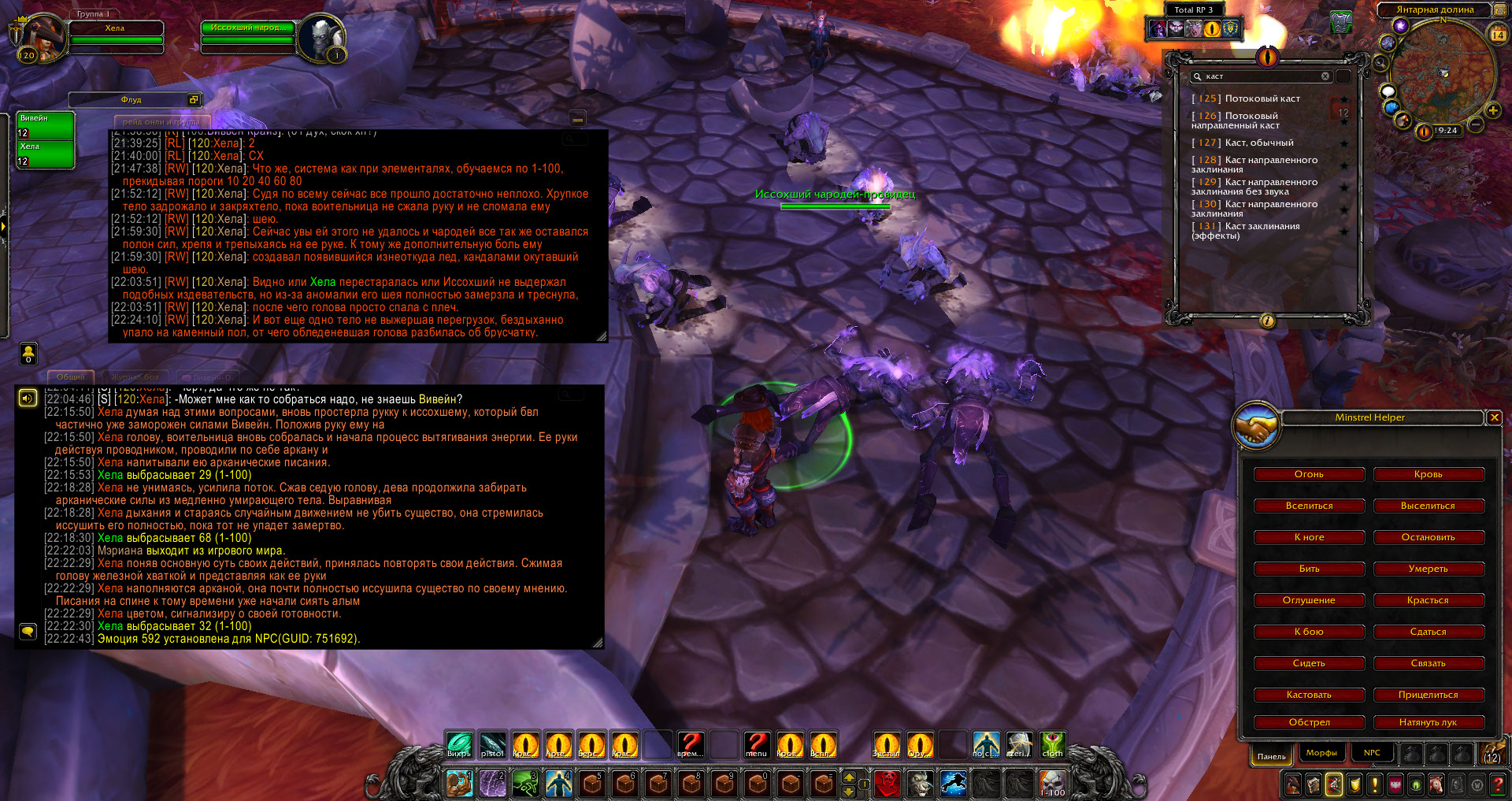This screenshot has height=801, width=1512.
Task: Zoom out the minimap with minus button
Action: point(1476,124)
